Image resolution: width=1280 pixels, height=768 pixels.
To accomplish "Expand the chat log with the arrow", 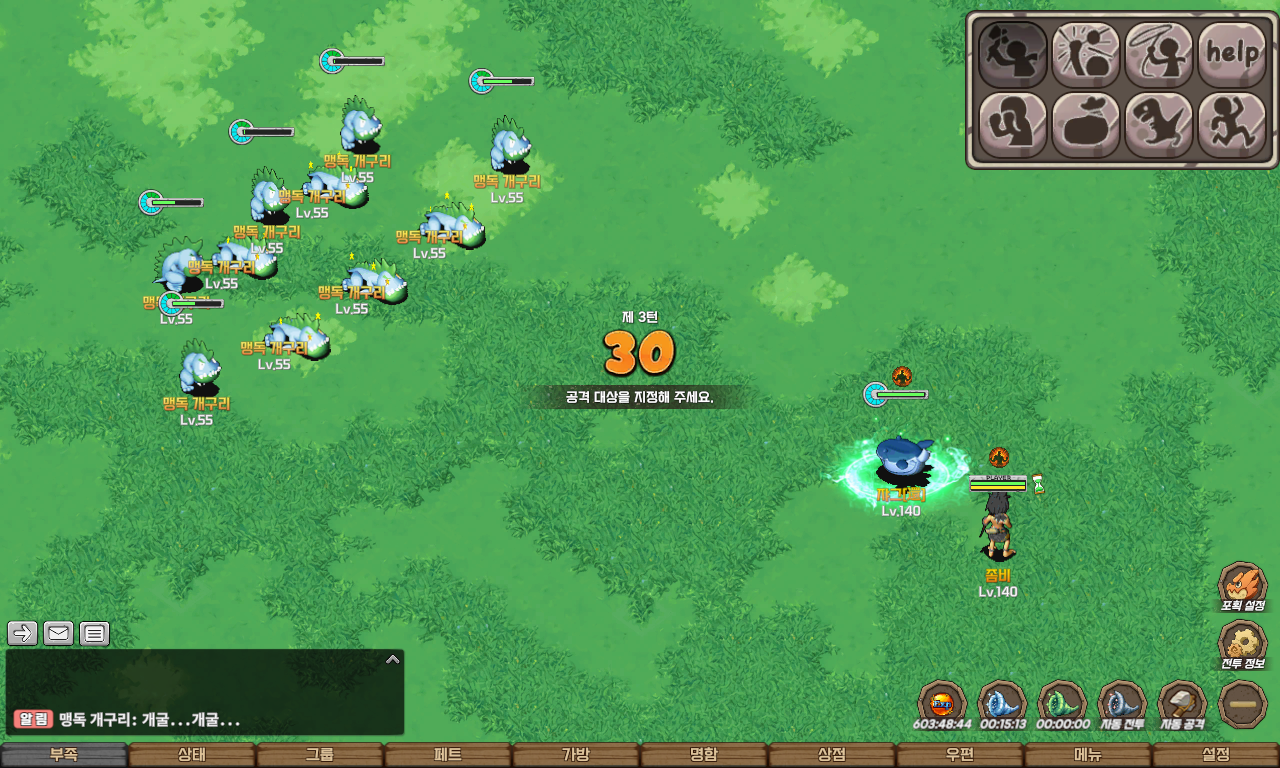I will (393, 659).
